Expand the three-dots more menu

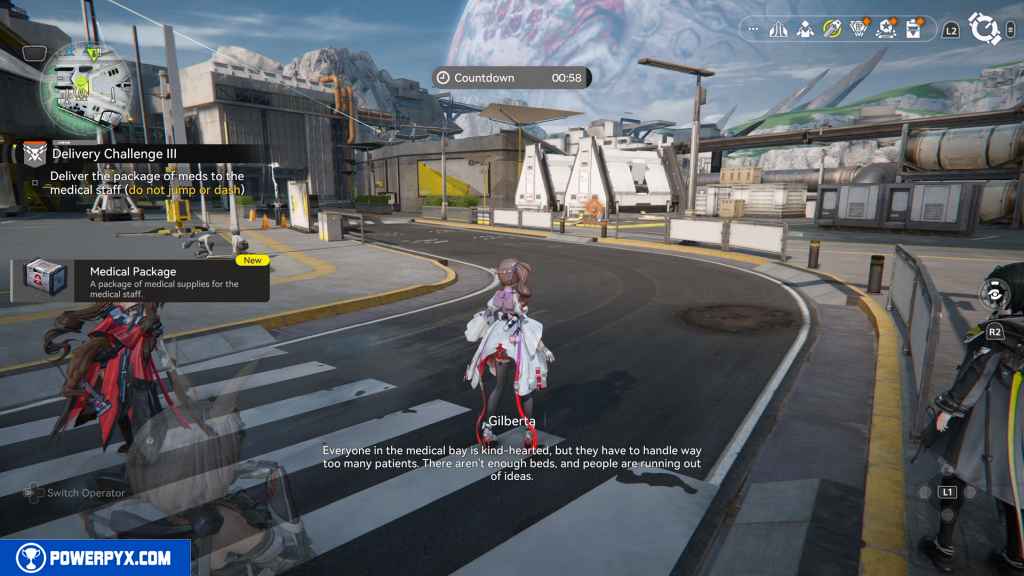click(754, 30)
